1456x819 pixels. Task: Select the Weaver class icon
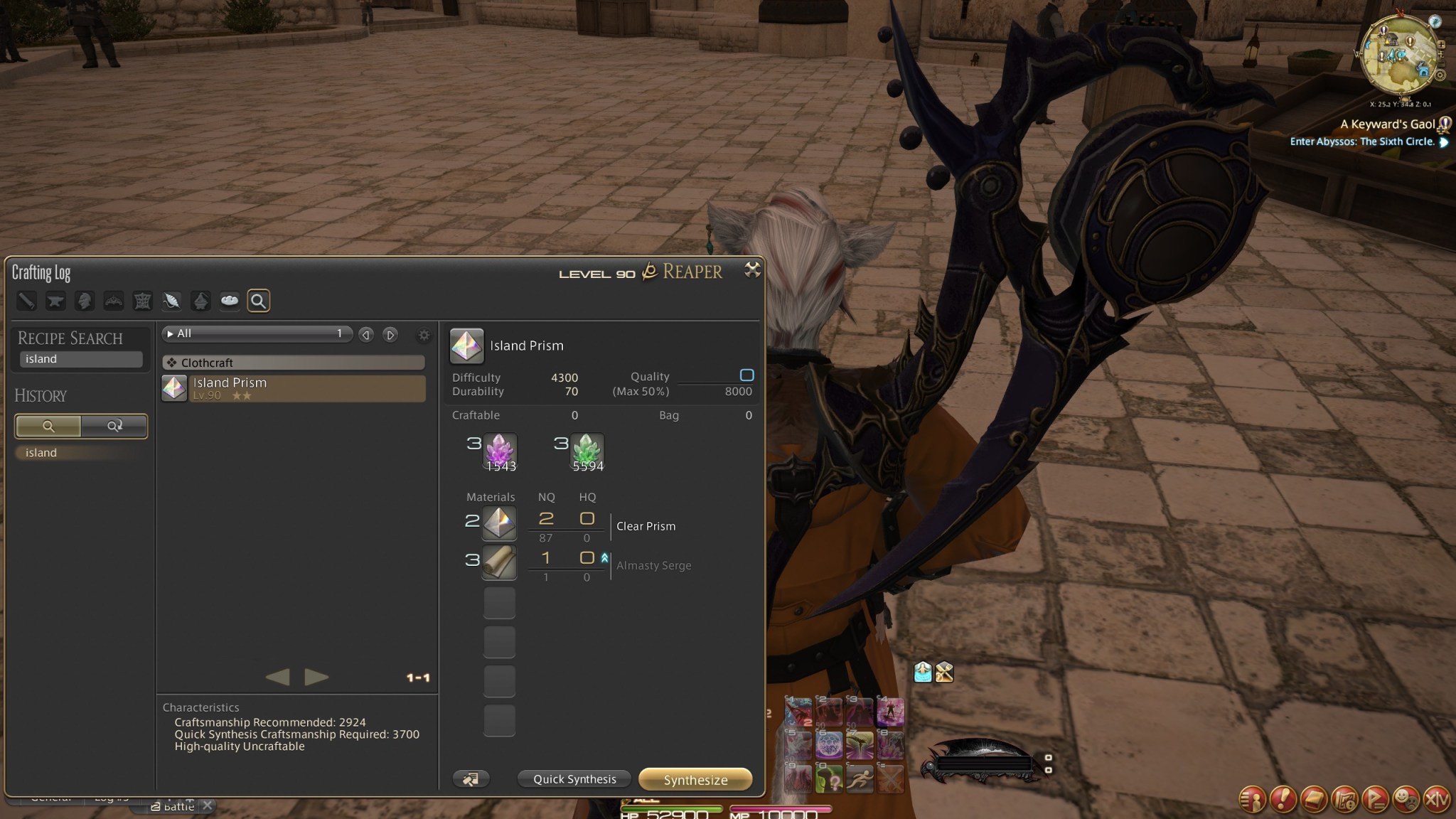[172, 301]
